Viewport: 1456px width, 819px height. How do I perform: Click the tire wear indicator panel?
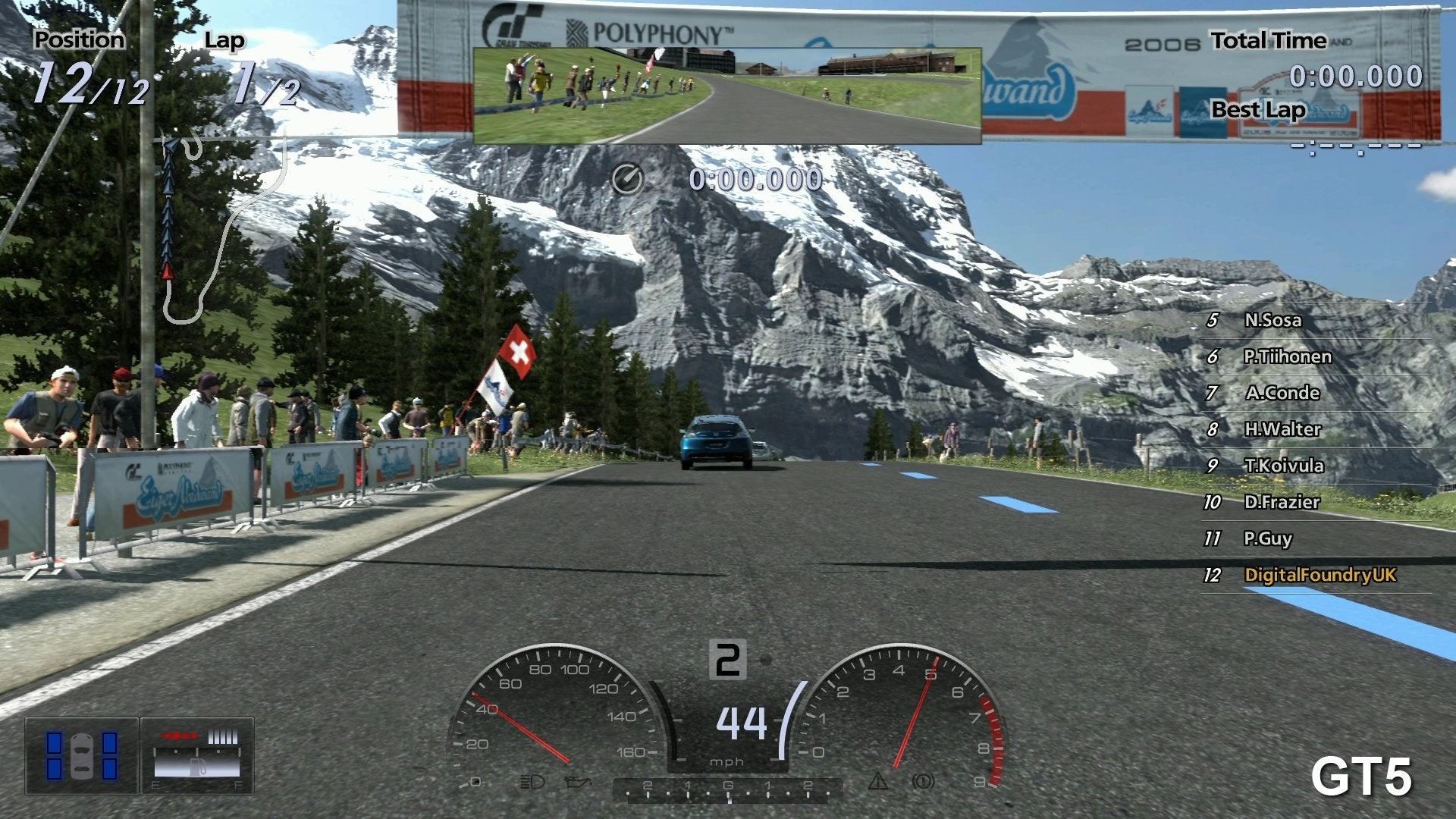click(82, 755)
